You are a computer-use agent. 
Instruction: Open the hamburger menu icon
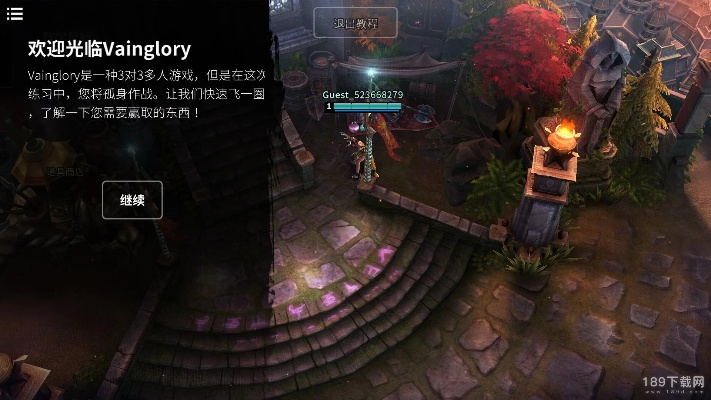click(15, 12)
